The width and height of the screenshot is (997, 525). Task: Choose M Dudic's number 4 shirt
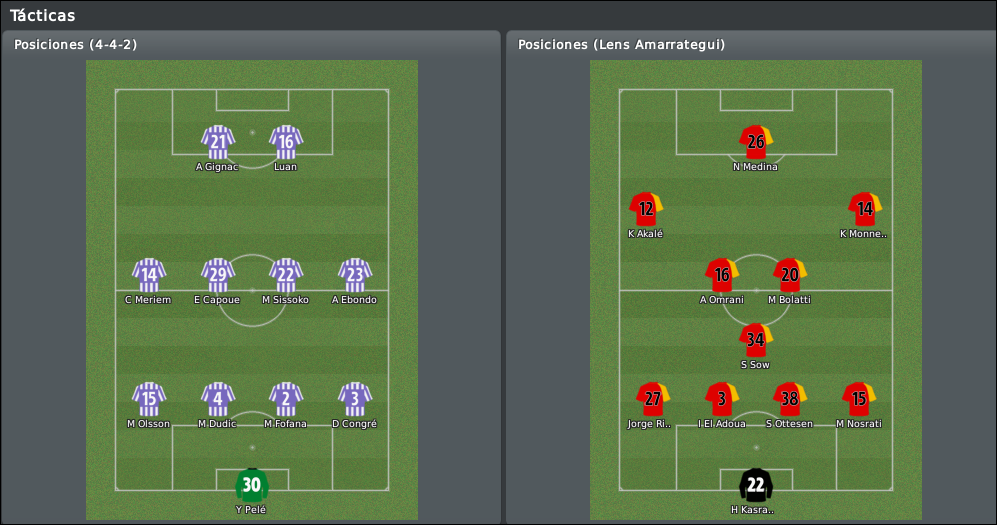tap(218, 399)
